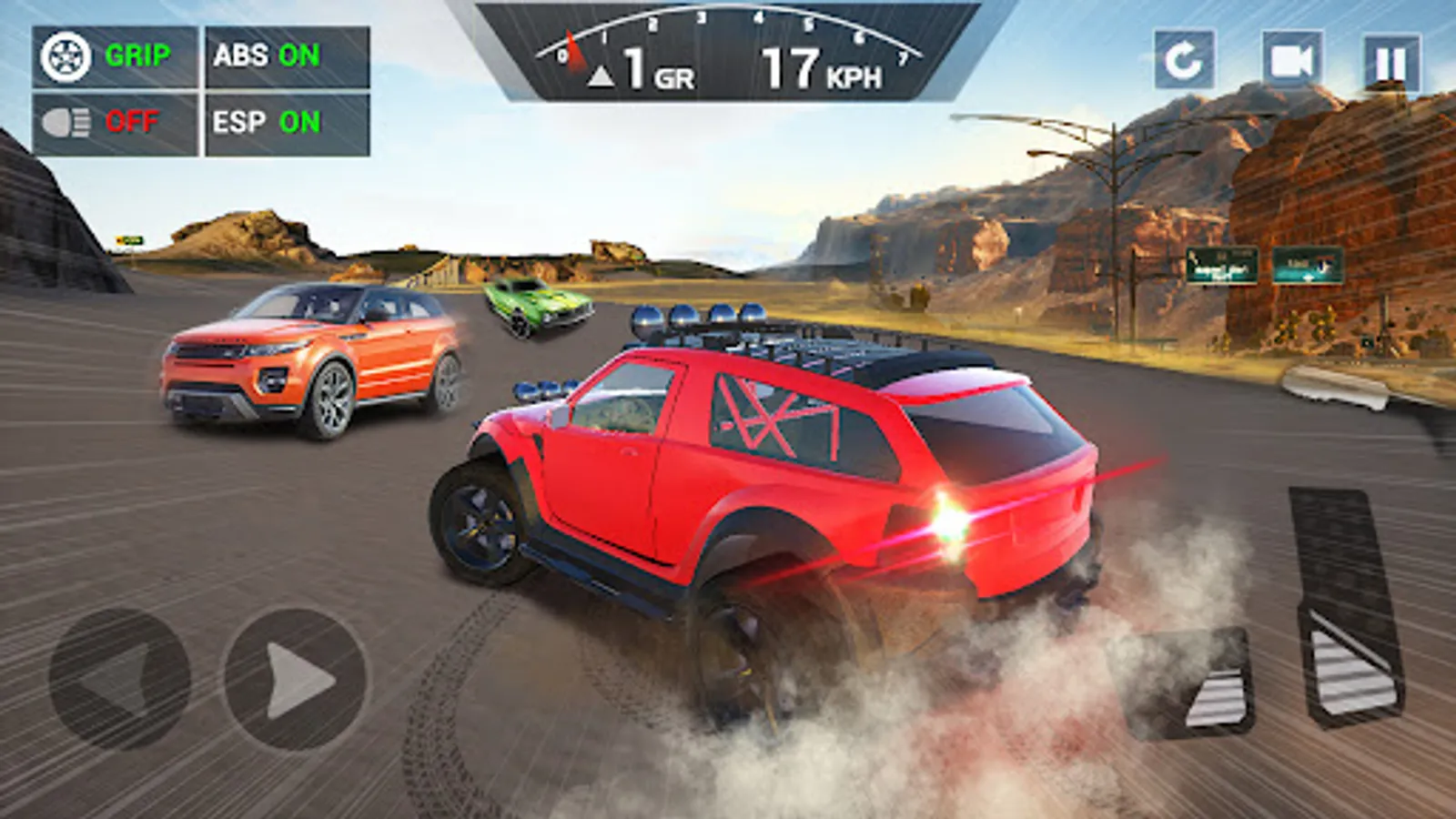Turn on headlights via the OFF toggle
The height and width of the screenshot is (819, 1456).
tap(133, 122)
